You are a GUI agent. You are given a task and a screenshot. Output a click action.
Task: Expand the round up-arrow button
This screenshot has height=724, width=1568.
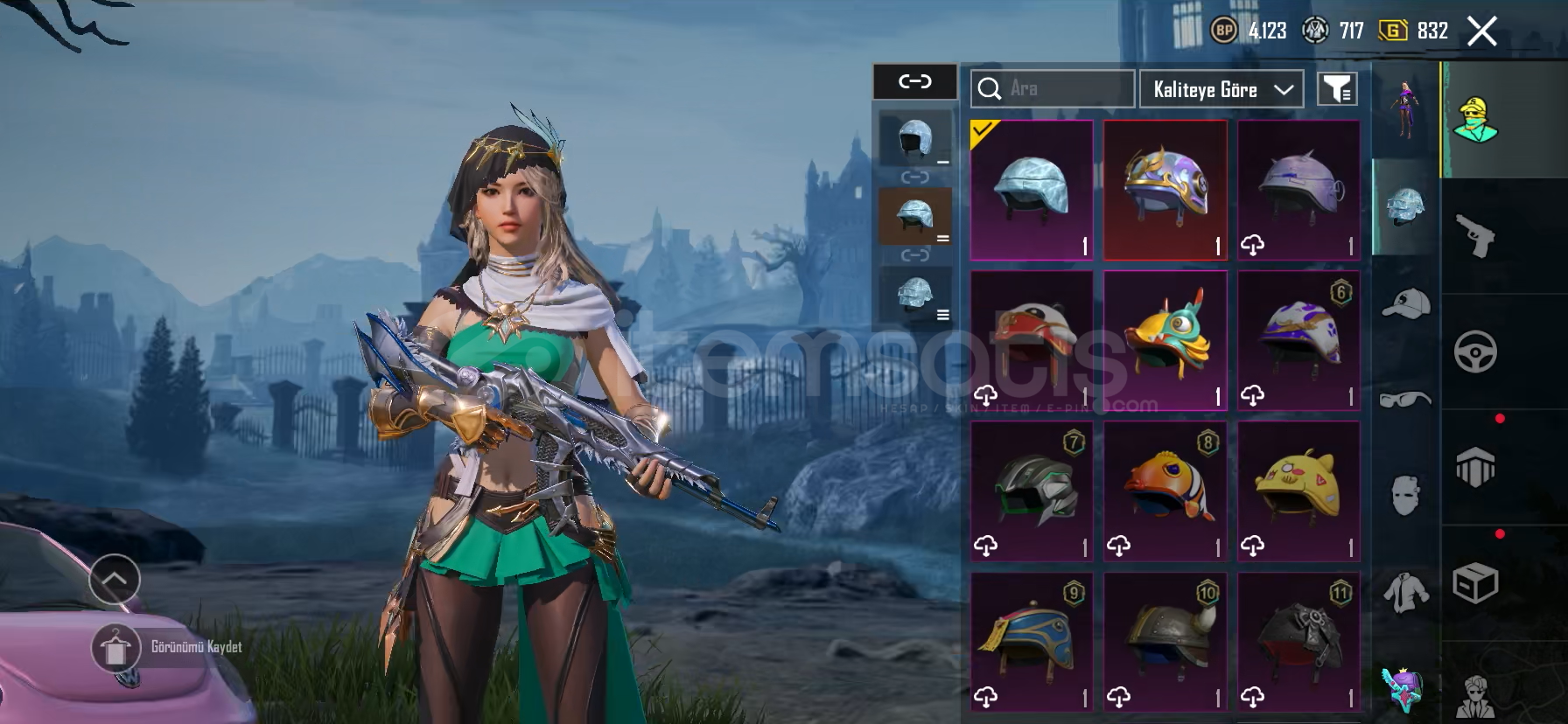115,579
